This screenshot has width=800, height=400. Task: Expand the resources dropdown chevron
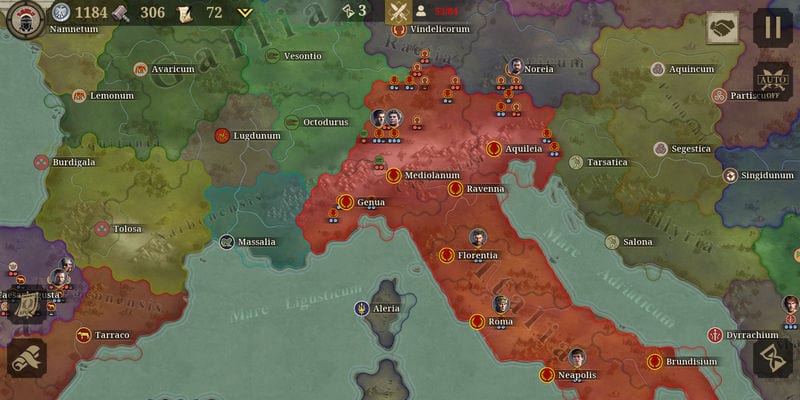point(245,13)
